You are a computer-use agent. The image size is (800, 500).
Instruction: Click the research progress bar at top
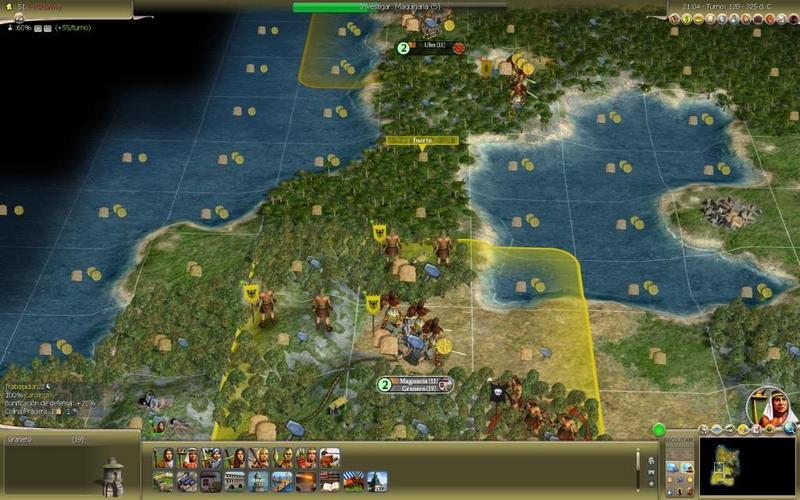click(x=400, y=7)
